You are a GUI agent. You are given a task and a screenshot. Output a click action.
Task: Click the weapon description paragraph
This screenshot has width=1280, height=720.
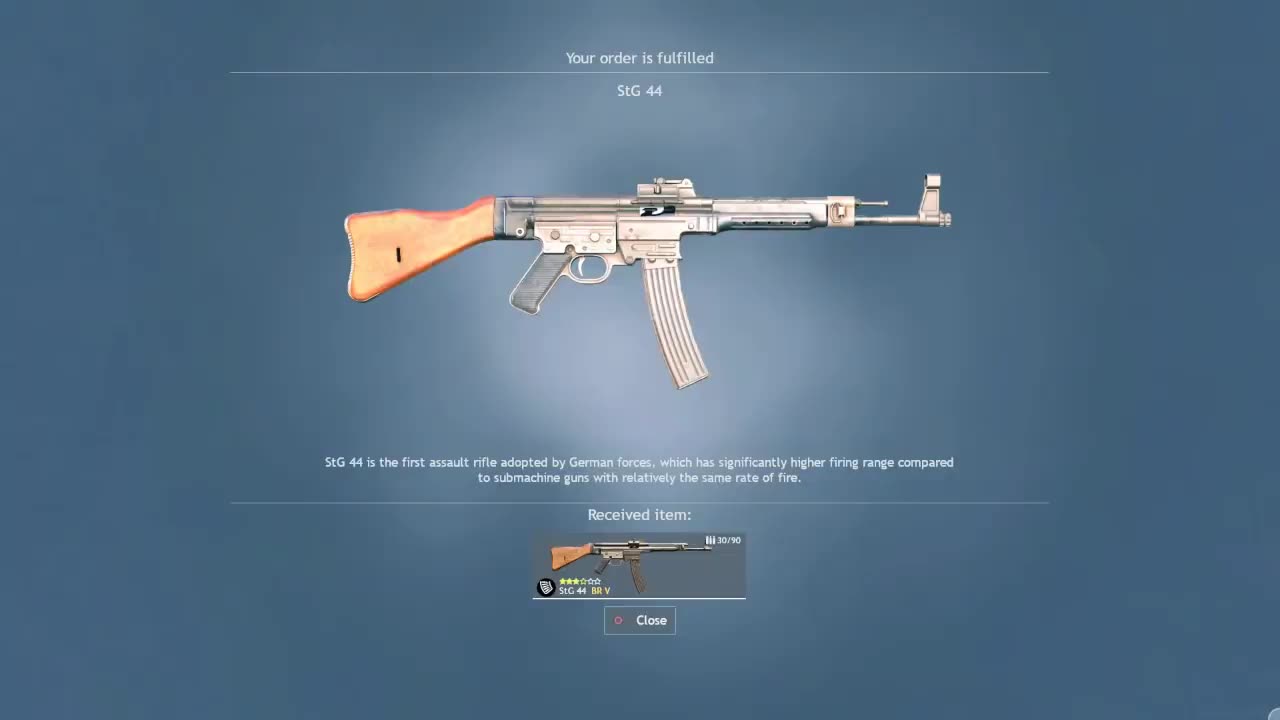[x=639, y=470]
